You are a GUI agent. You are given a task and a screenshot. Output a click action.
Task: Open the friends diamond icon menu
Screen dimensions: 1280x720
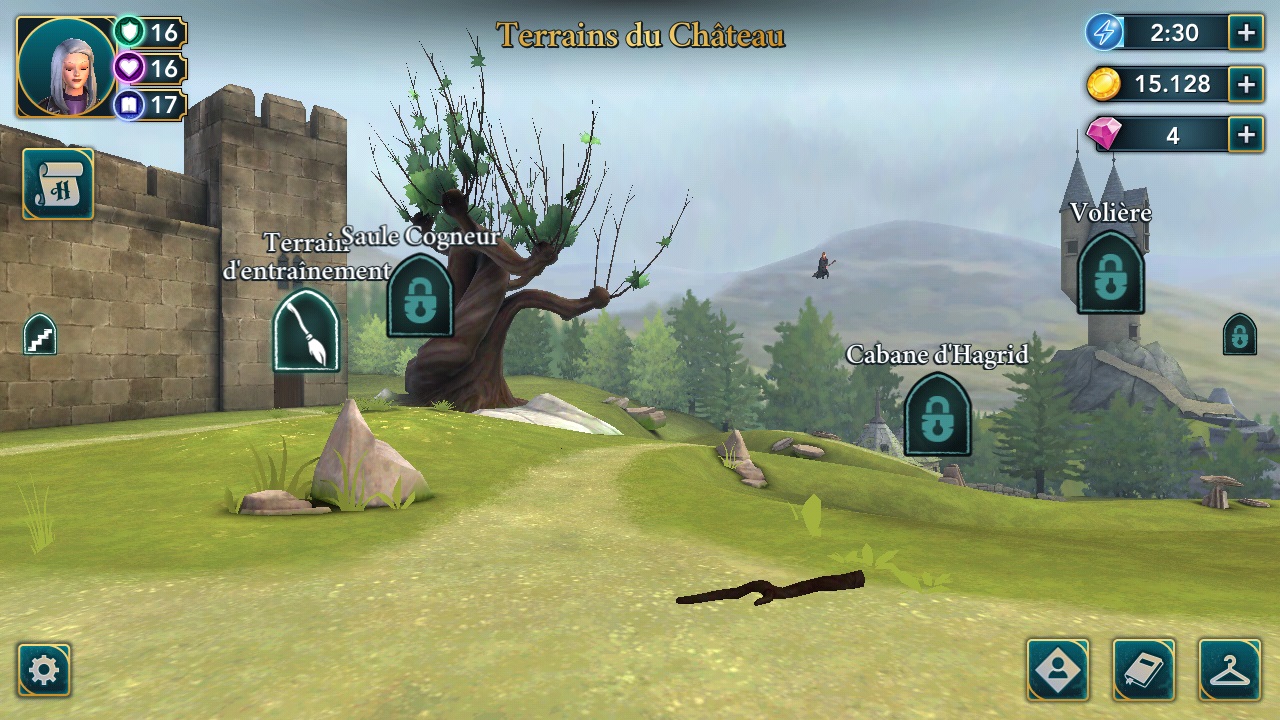click(x=1057, y=669)
